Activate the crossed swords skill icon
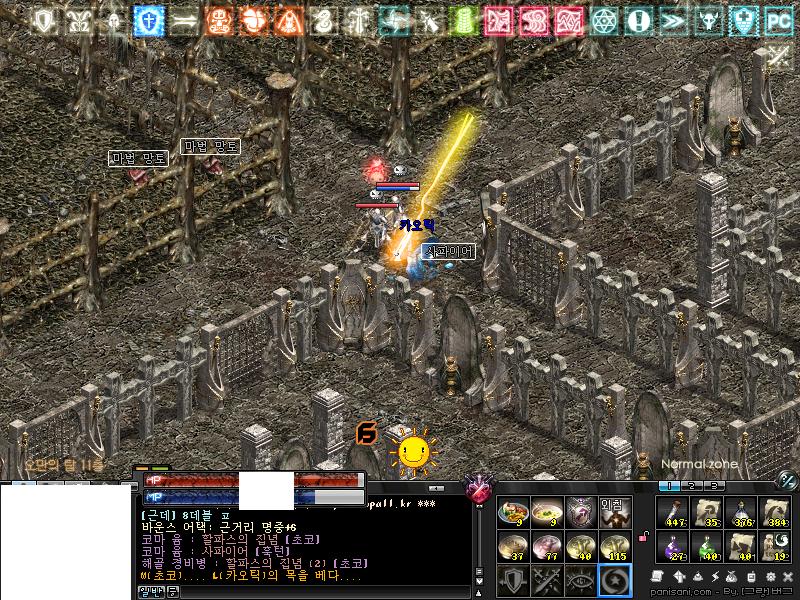This screenshot has width=800, height=600. coord(546,580)
